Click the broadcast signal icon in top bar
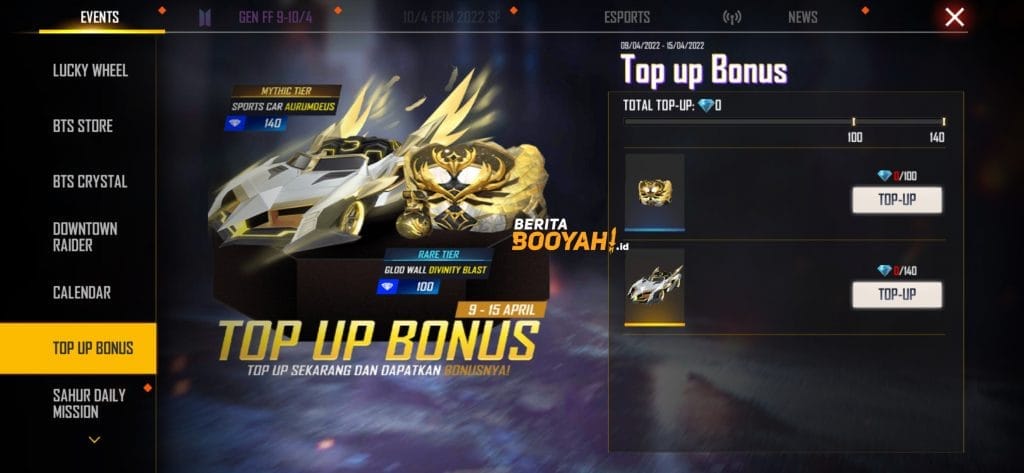Screen dimensions: 1024x473 [x=732, y=17]
